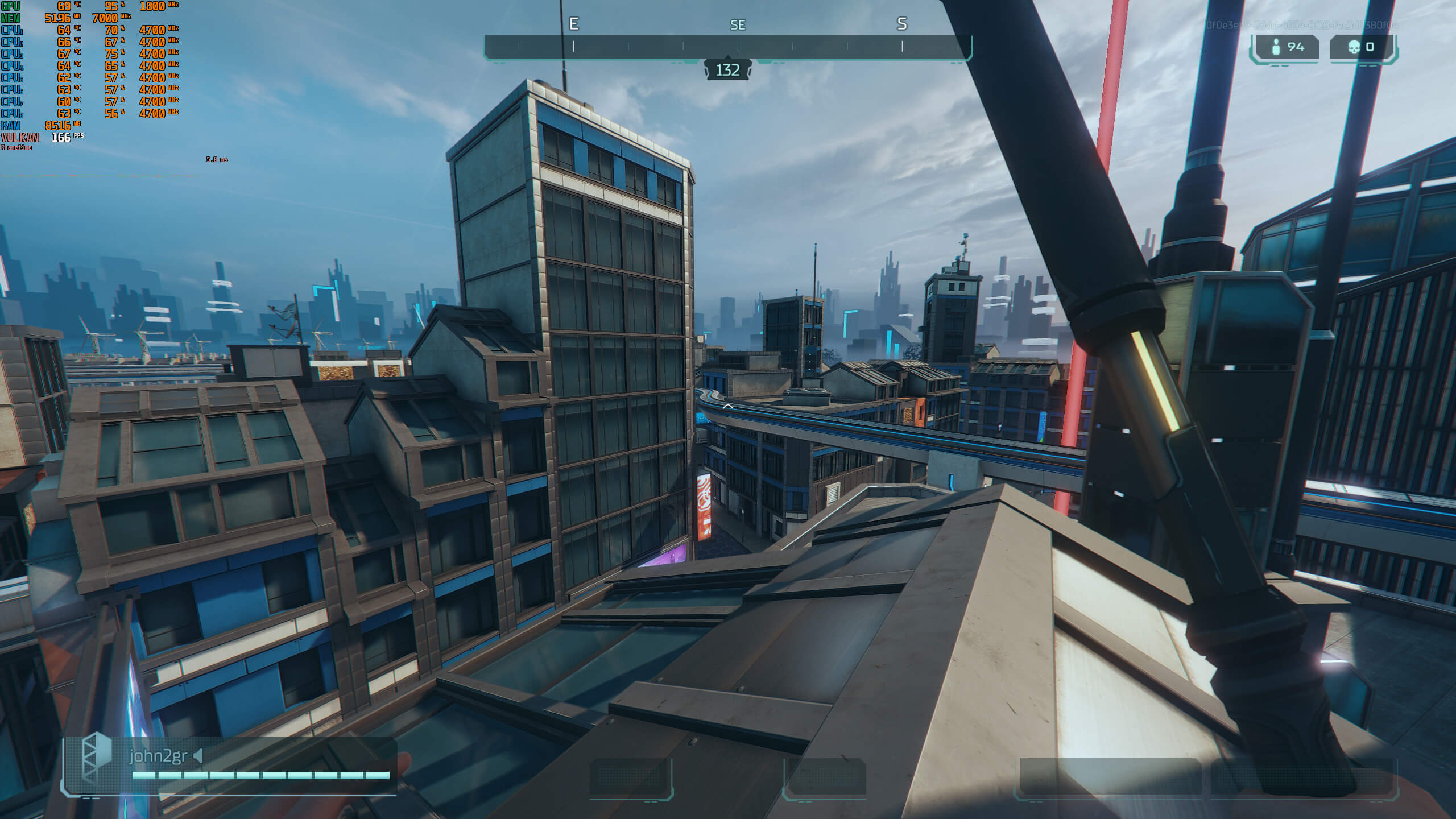Viewport: 1456px width, 819px height.
Task: Click the compass bar showing E, SE, S
Action: pos(727,47)
